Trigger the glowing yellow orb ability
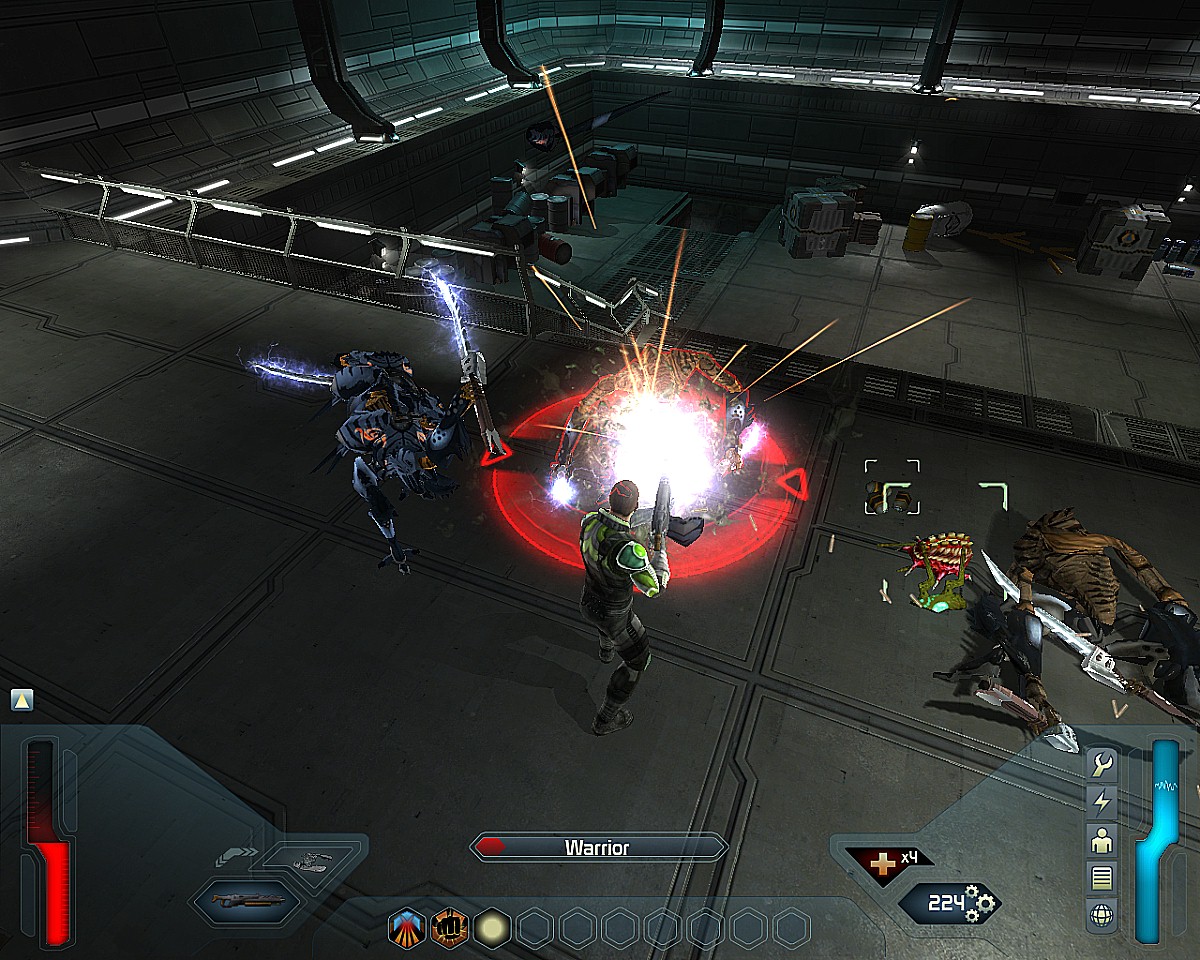1200x960 pixels. click(492, 929)
